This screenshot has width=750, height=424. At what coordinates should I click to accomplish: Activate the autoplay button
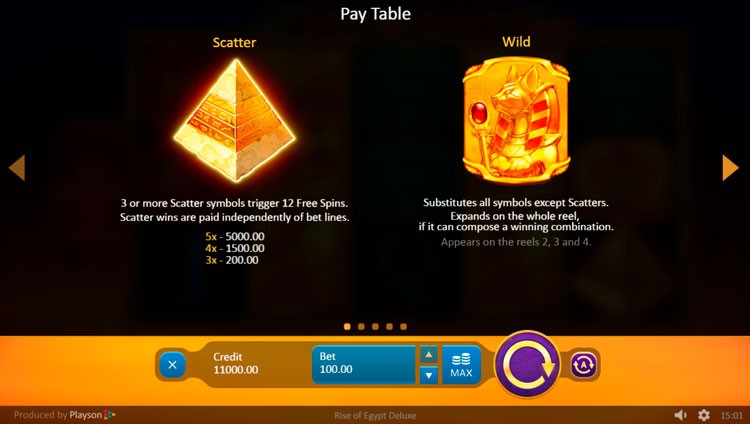pos(584,365)
